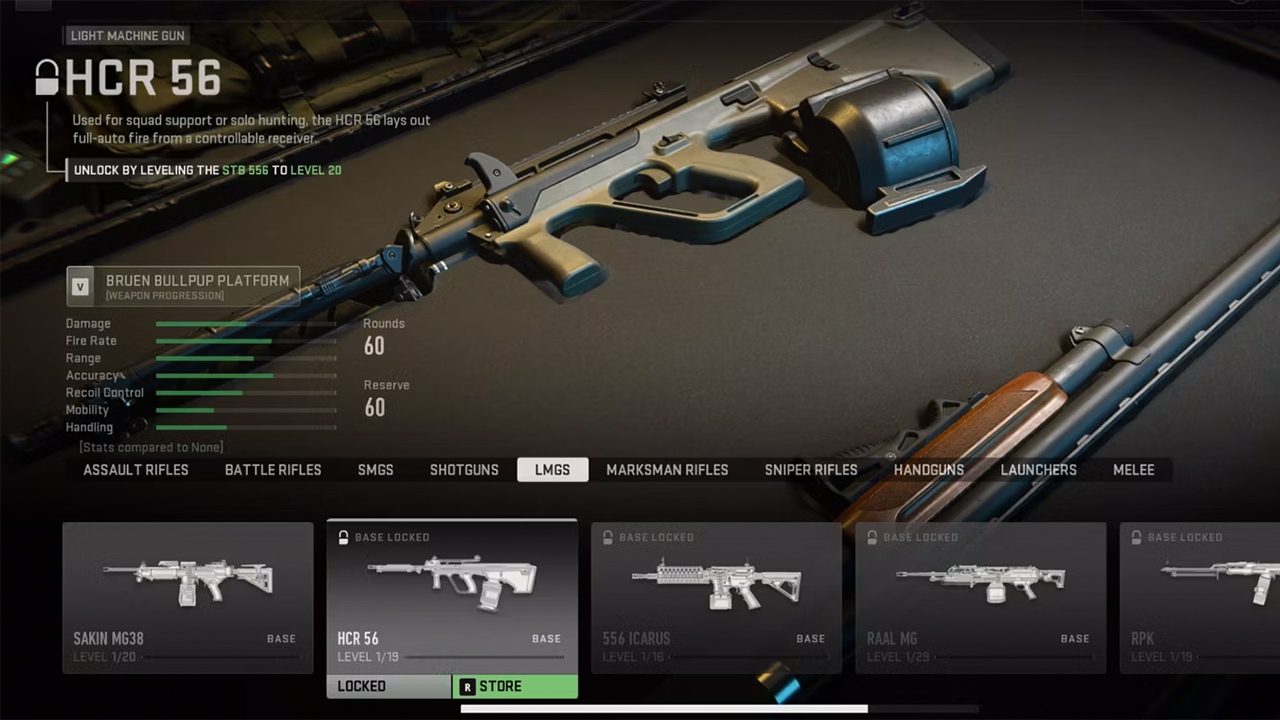Choose the RPK weapon card
Screen dimensions: 1280x720
[x=1200, y=597]
